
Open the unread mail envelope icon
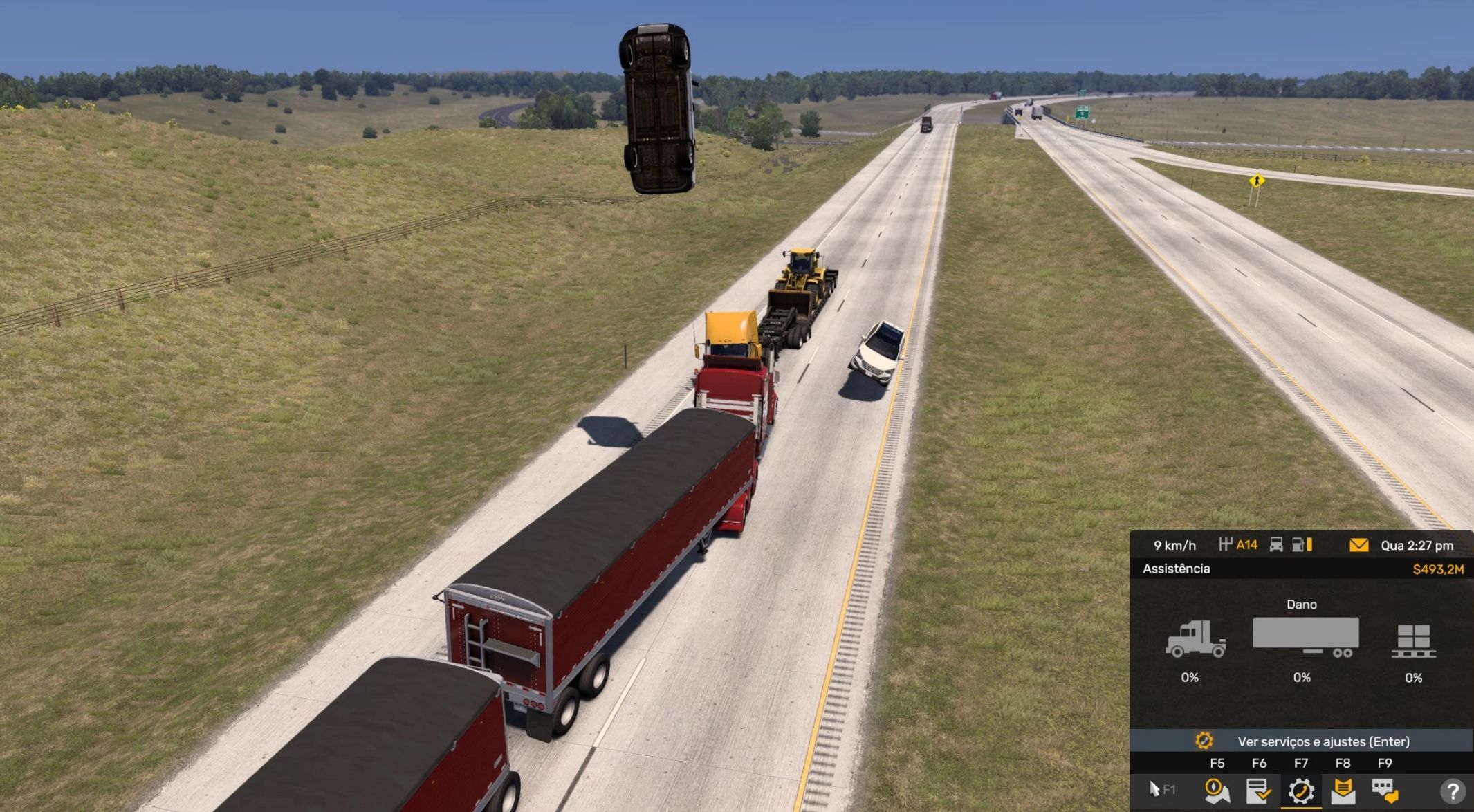(x=1359, y=546)
